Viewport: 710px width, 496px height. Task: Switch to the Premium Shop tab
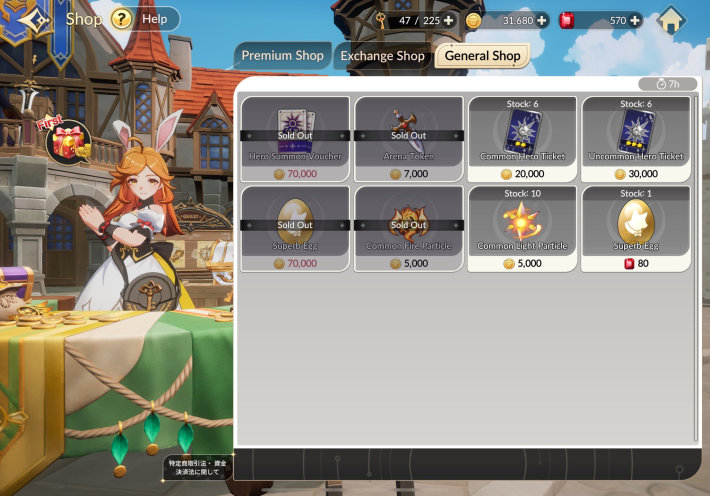[x=282, y=56]
